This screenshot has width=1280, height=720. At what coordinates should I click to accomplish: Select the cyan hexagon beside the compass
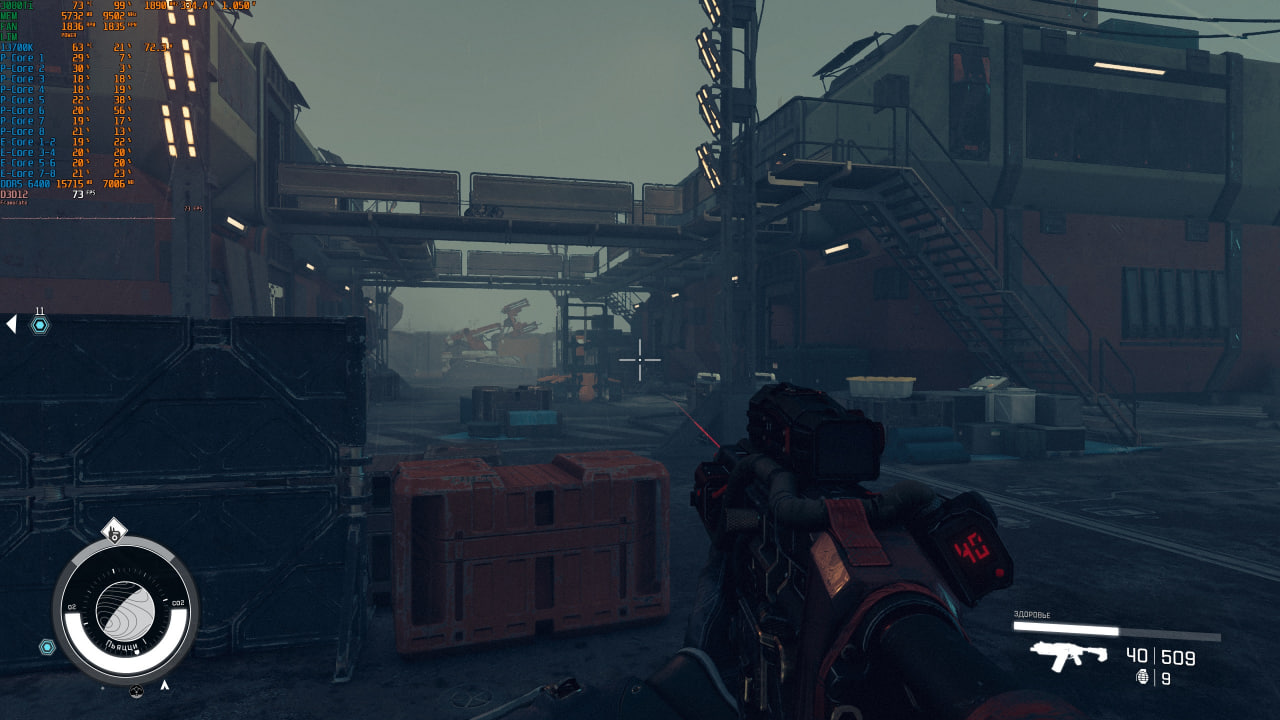click(x=47, y=647)
